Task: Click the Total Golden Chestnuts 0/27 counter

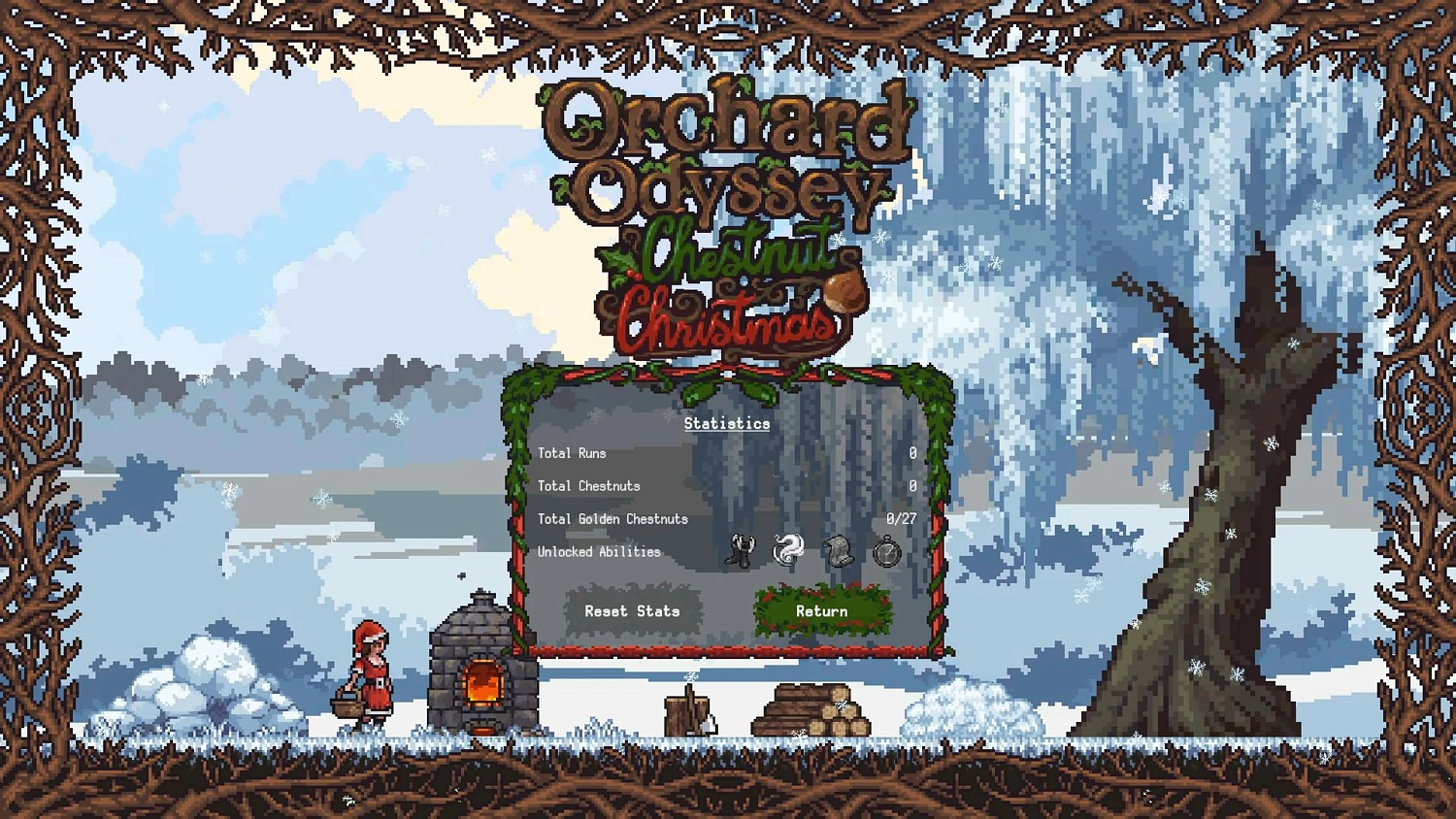Action: [902, 518]
